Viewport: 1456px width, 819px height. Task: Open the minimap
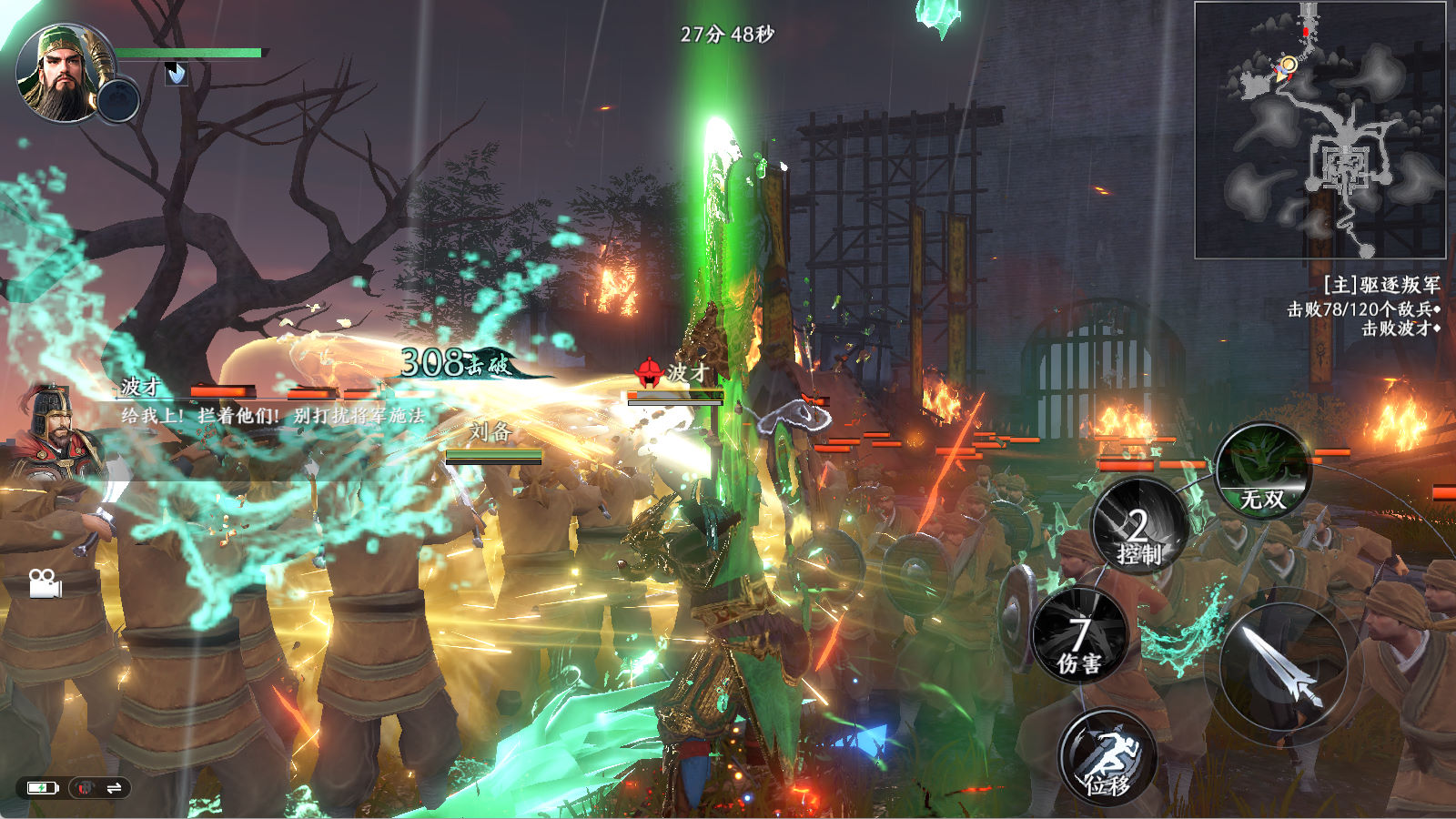[1319, 130]
